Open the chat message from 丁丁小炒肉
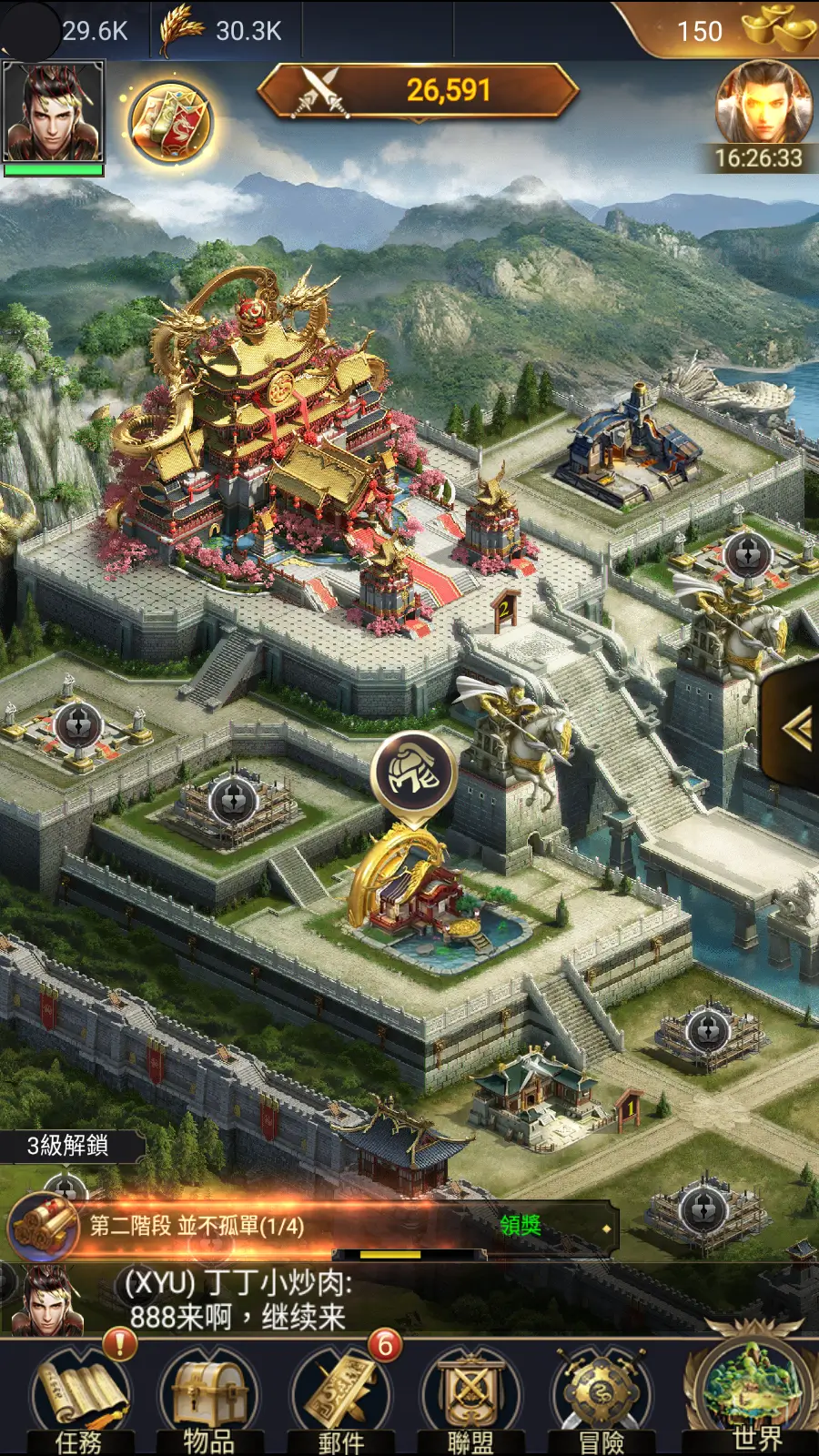The height and width of the screenshot is (1456, 819). coord(238,1299)
